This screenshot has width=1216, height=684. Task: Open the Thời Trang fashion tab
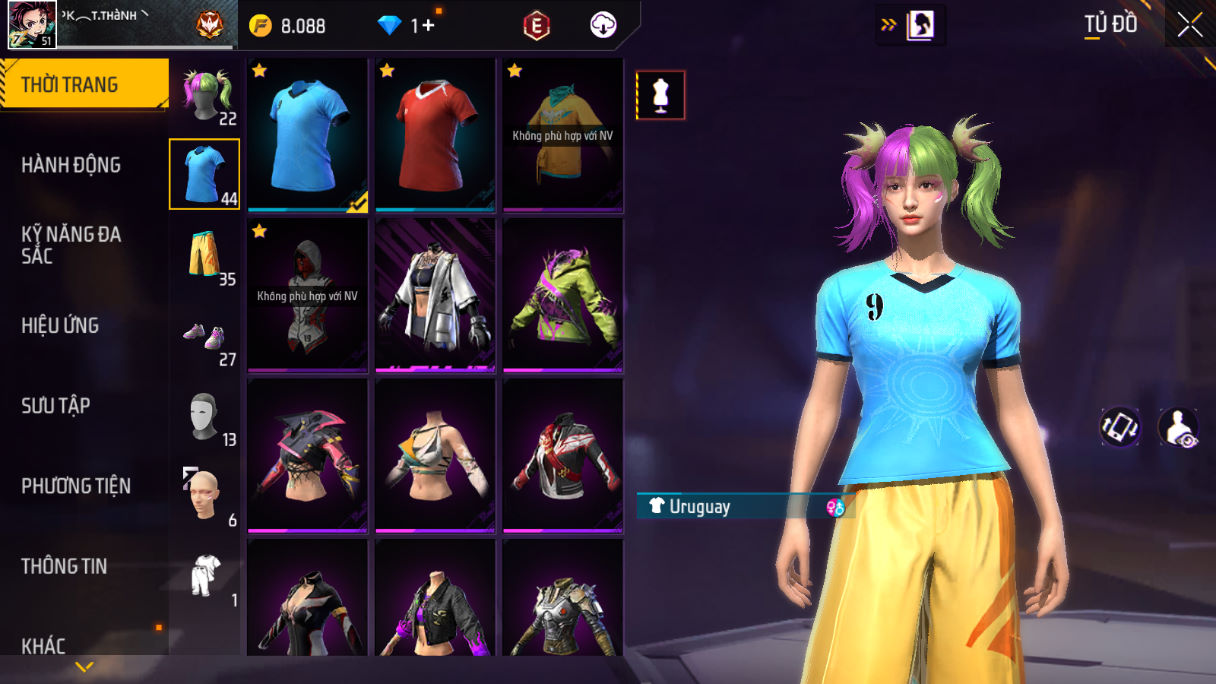[x=82, y=85]
